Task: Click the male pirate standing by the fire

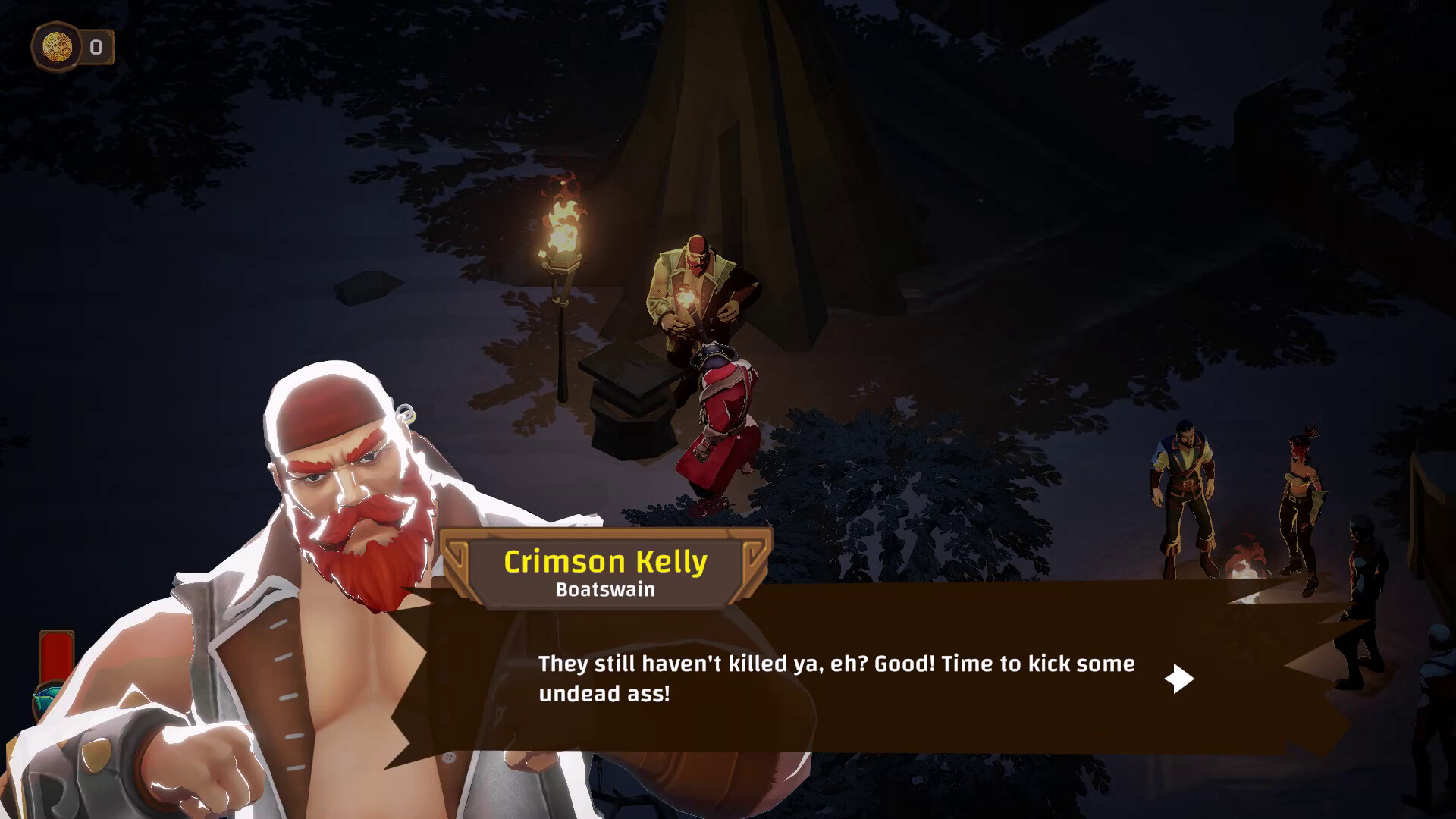Action: click(x=1183, y=478)
